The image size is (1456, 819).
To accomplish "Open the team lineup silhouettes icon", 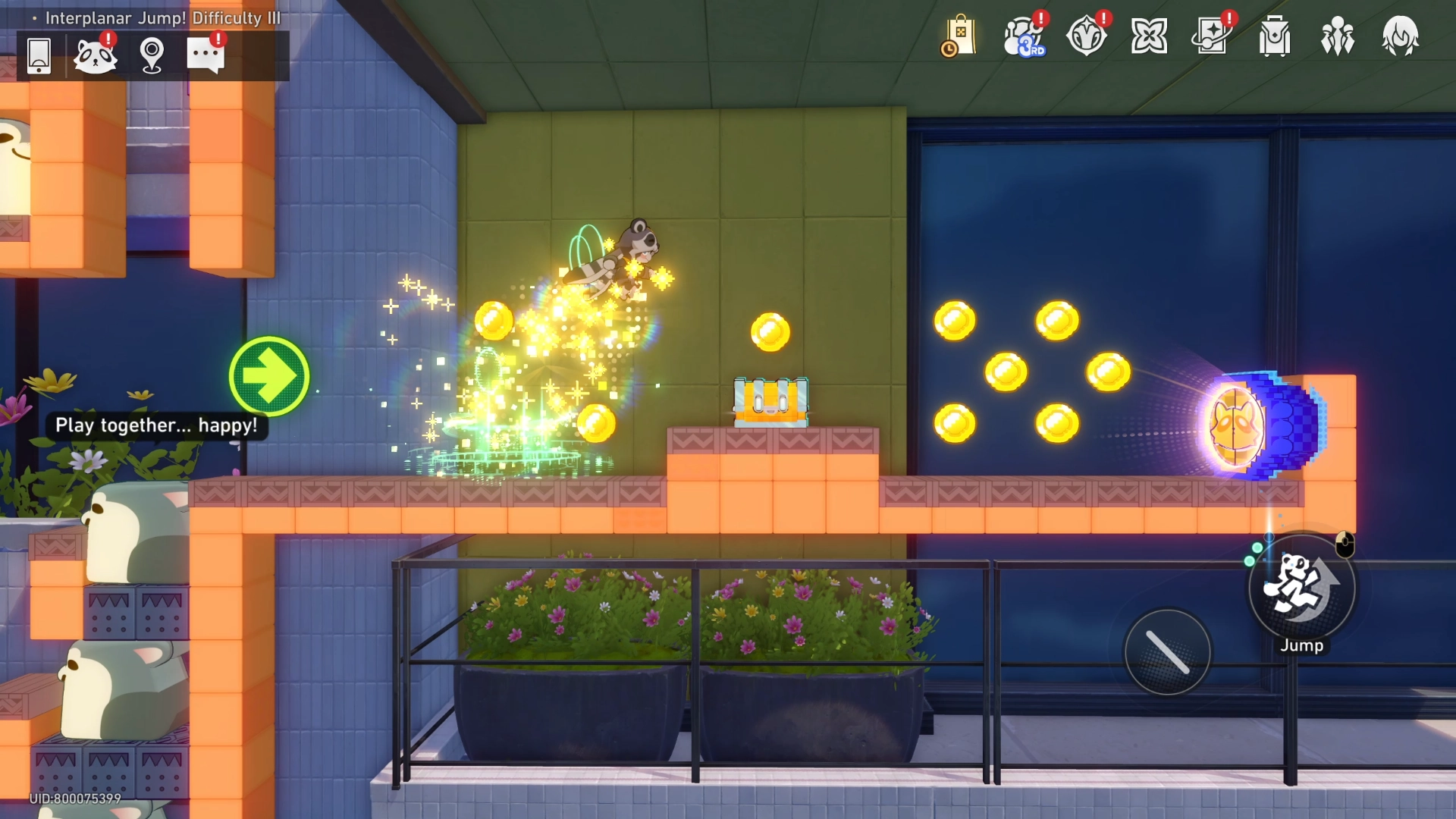I will tap(1338, 36).
